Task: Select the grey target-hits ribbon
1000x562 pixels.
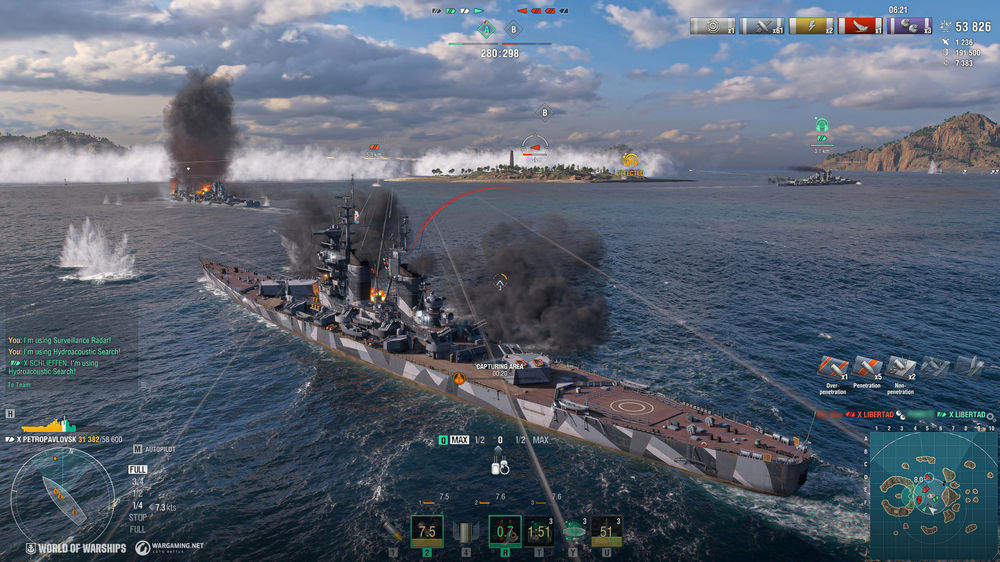Action: (x=712, y=26)
